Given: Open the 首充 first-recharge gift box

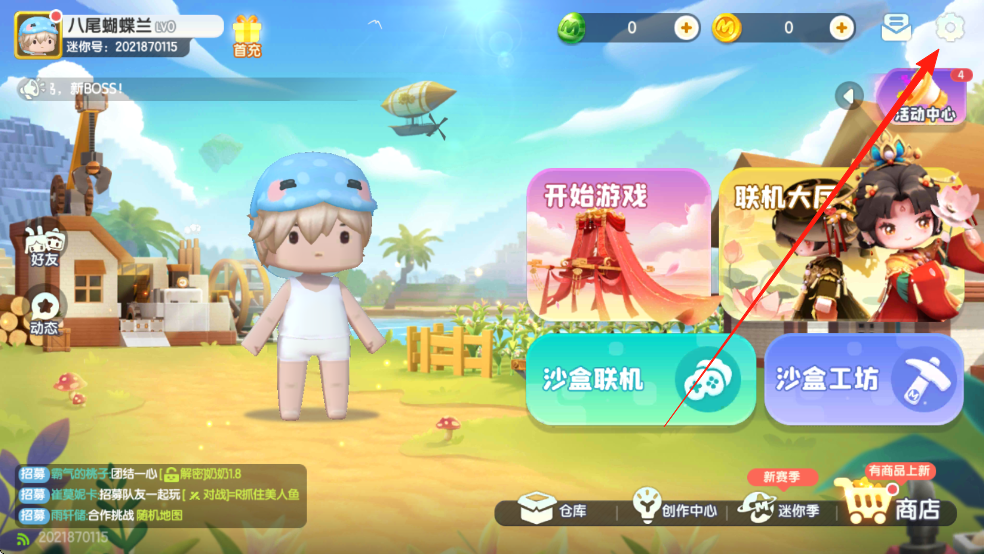Looking at the screenshot, I should click(246, 36).
